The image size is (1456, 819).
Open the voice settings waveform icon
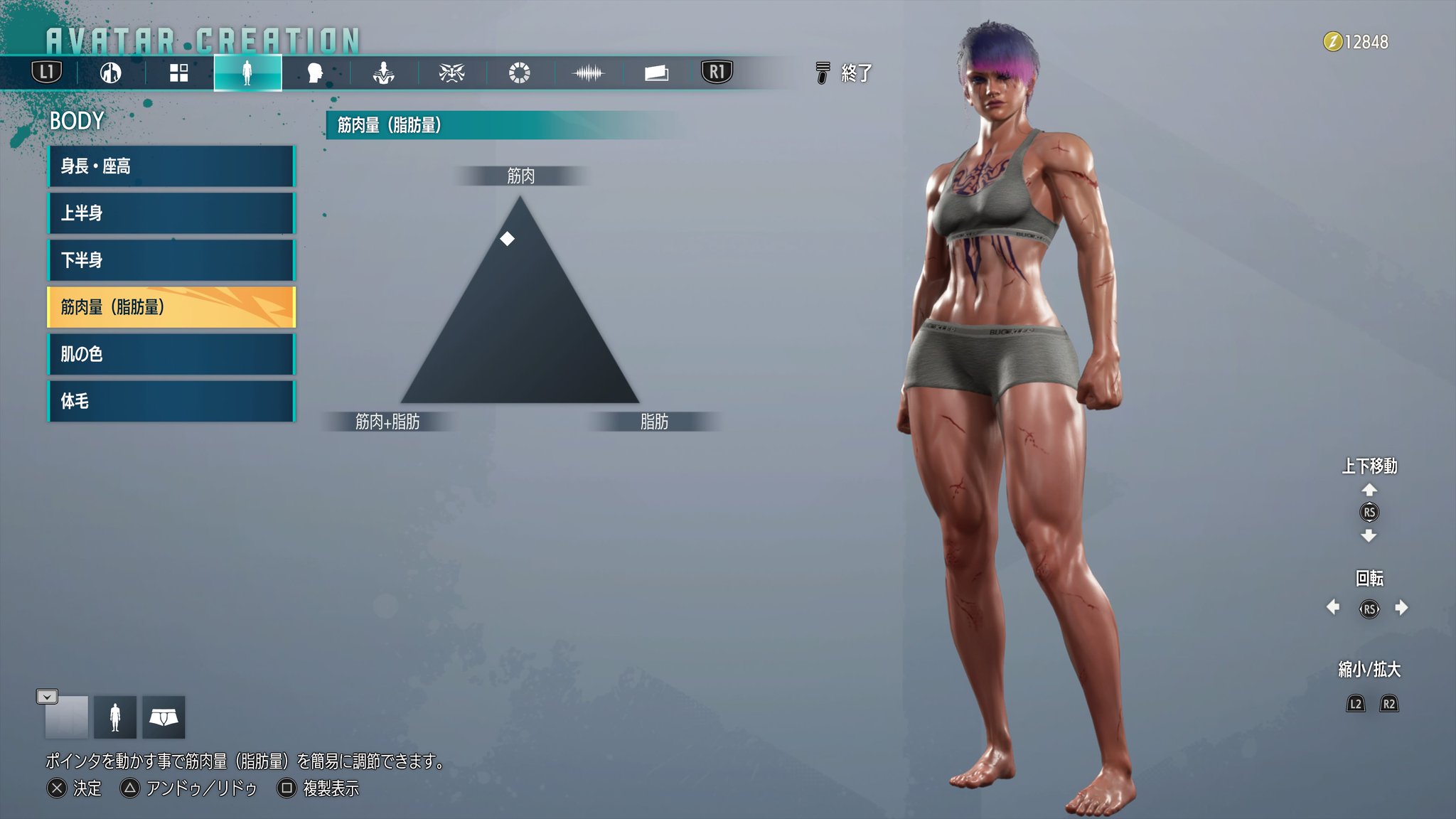[589, 72]
